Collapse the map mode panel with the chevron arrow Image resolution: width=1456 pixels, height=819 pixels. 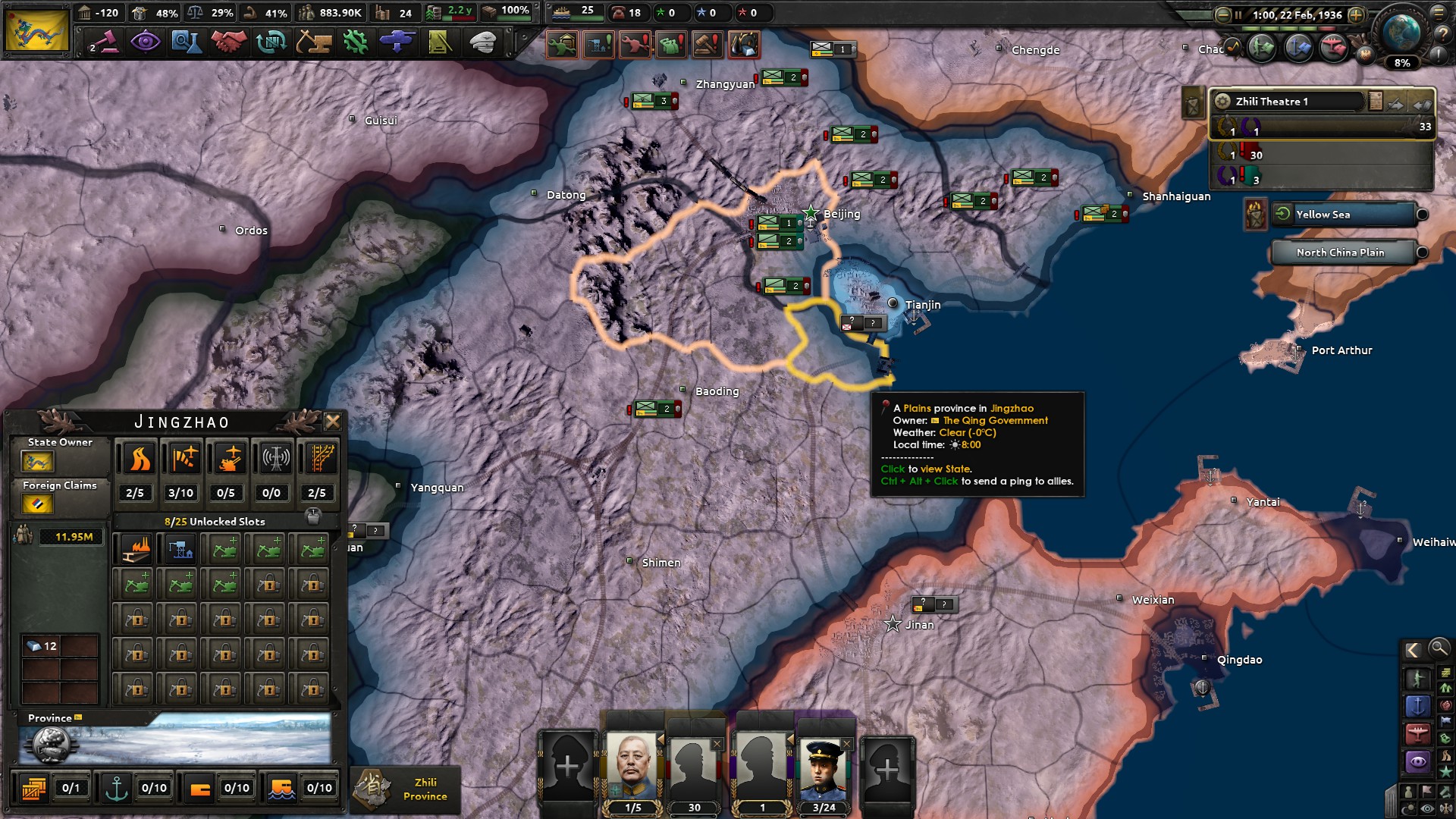coord(1414,650)
